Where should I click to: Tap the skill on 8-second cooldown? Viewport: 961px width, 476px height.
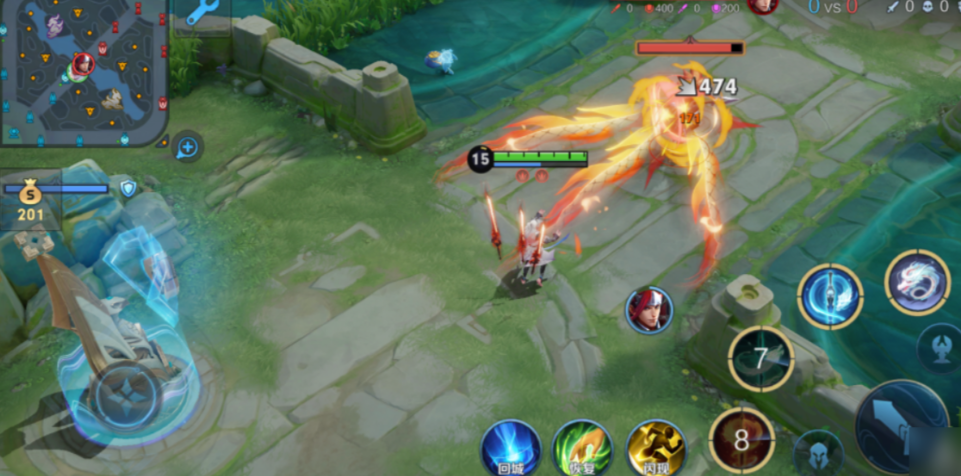pos(741,440)
